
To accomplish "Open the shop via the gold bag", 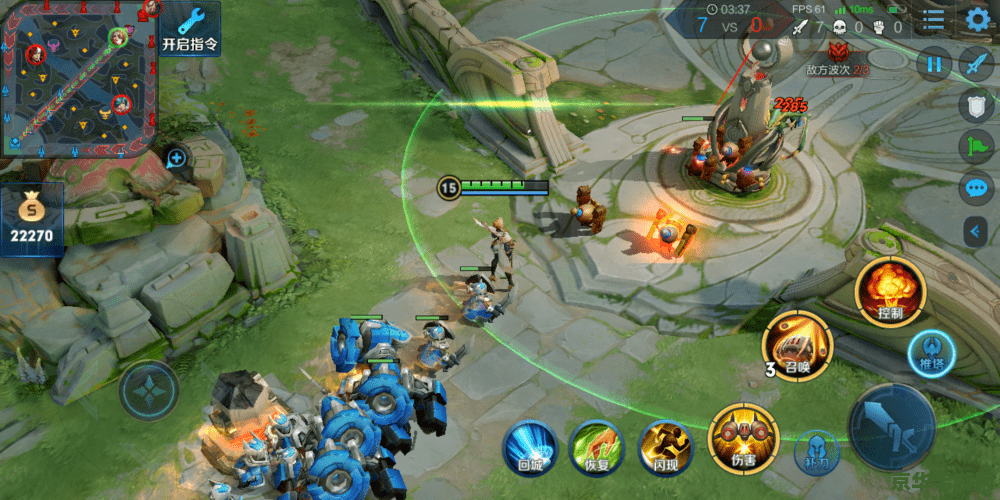I will pos(32,220).
